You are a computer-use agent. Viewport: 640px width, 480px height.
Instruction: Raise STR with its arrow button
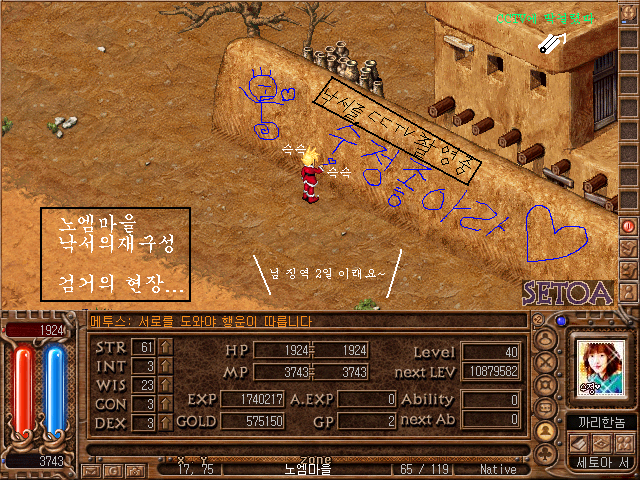166,347
